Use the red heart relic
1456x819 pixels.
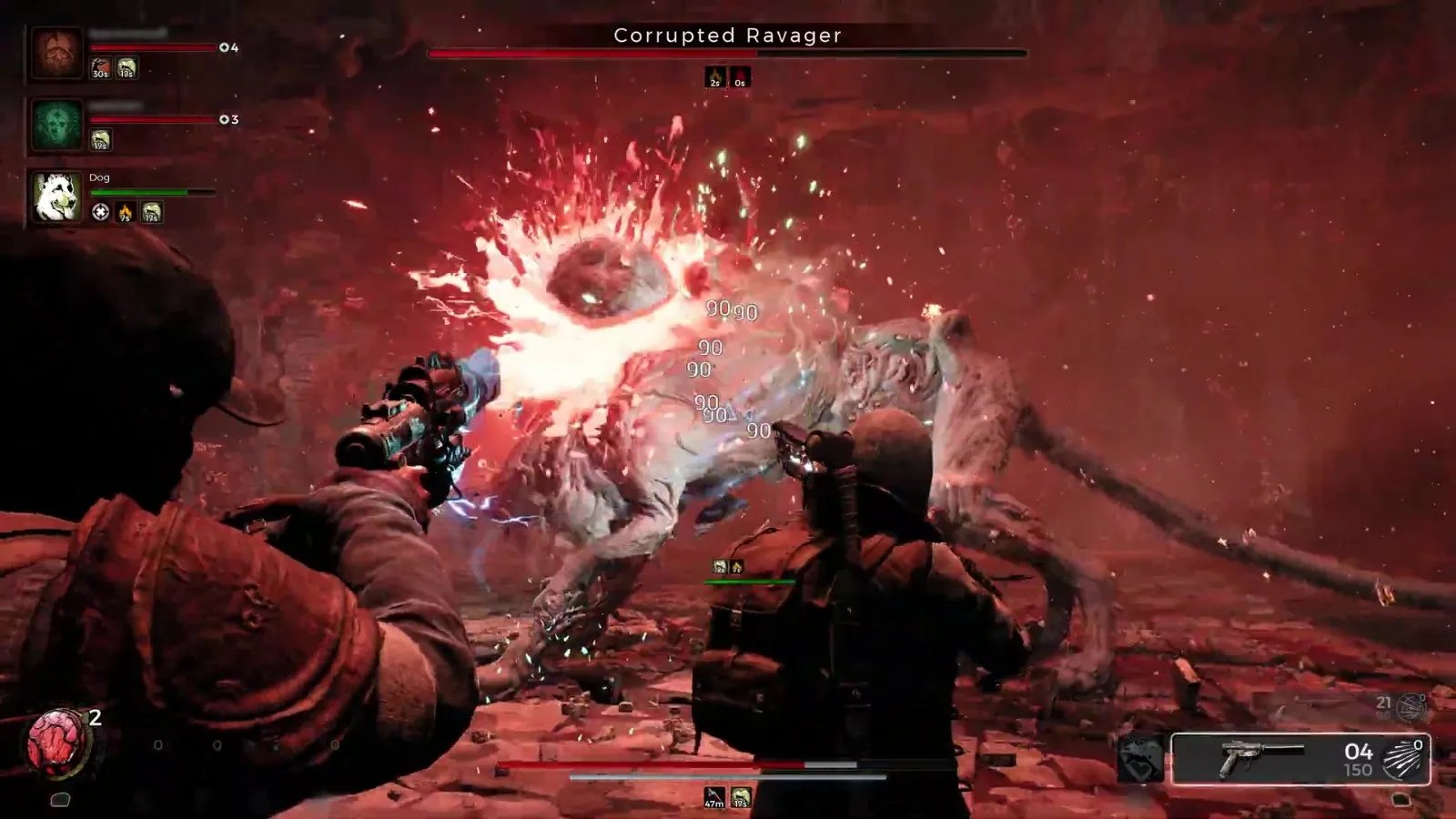coord(58,742)
